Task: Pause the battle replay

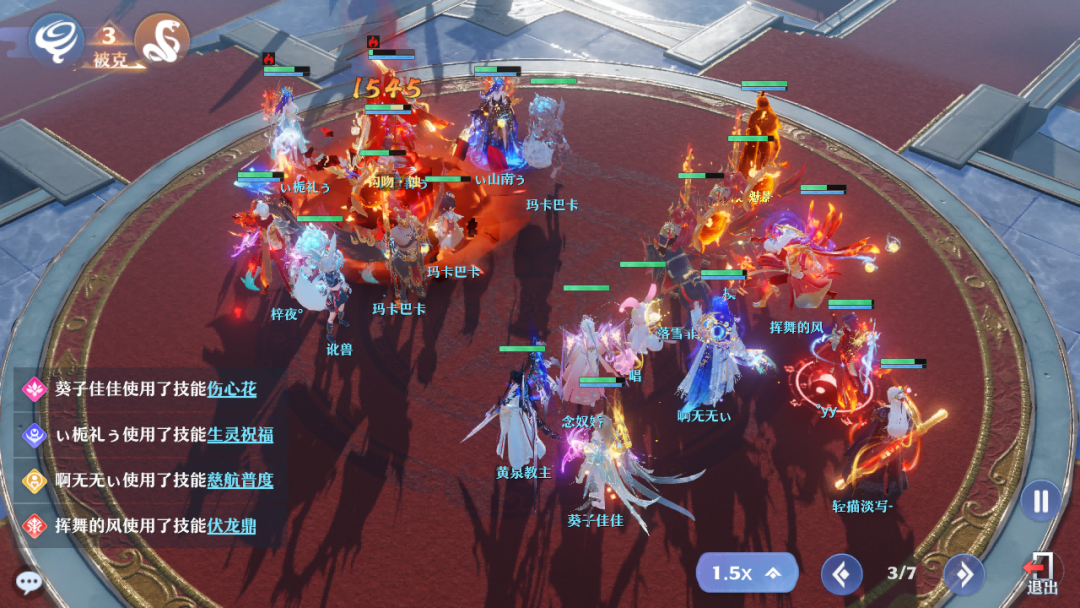Action: point(1040,500)
